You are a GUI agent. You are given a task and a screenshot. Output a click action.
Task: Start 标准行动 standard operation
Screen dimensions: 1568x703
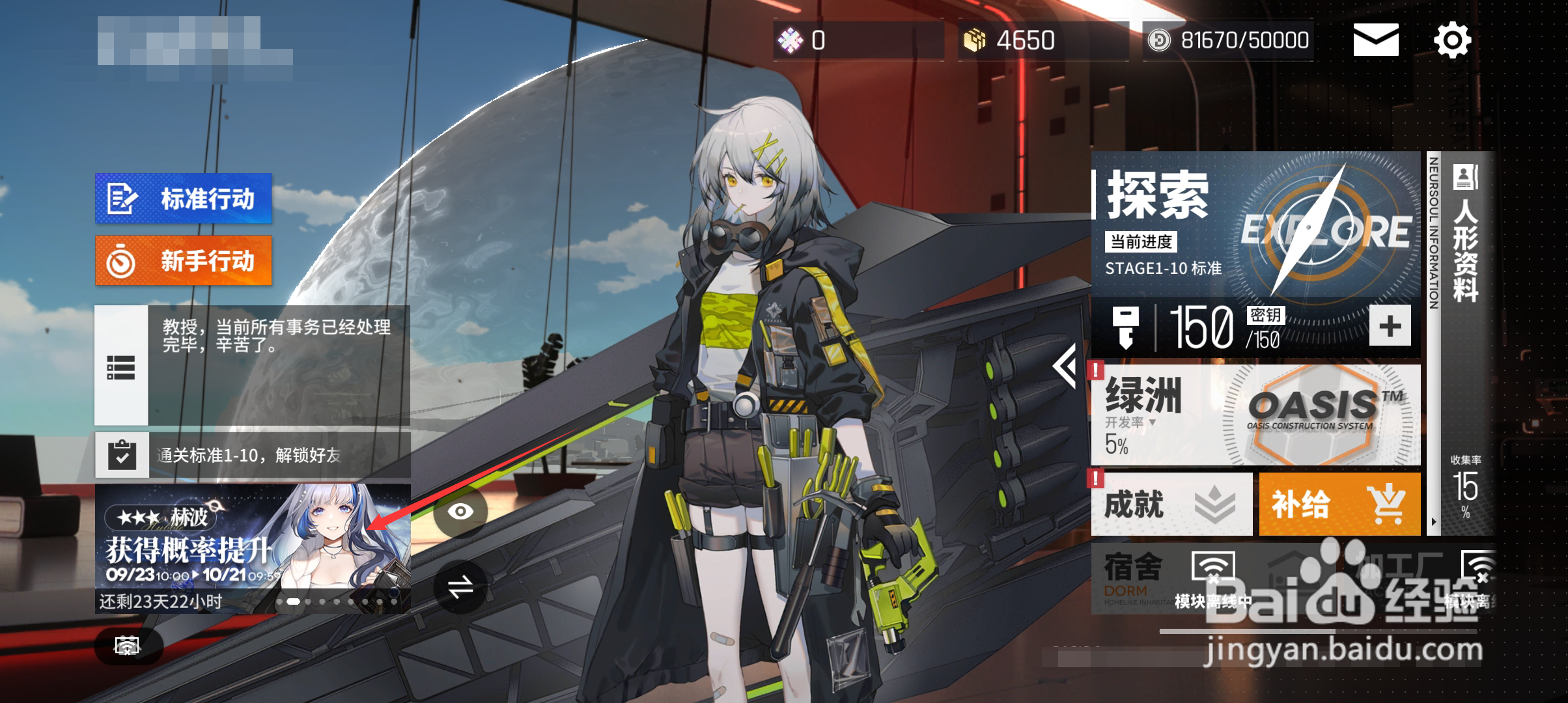pos(183,199)
